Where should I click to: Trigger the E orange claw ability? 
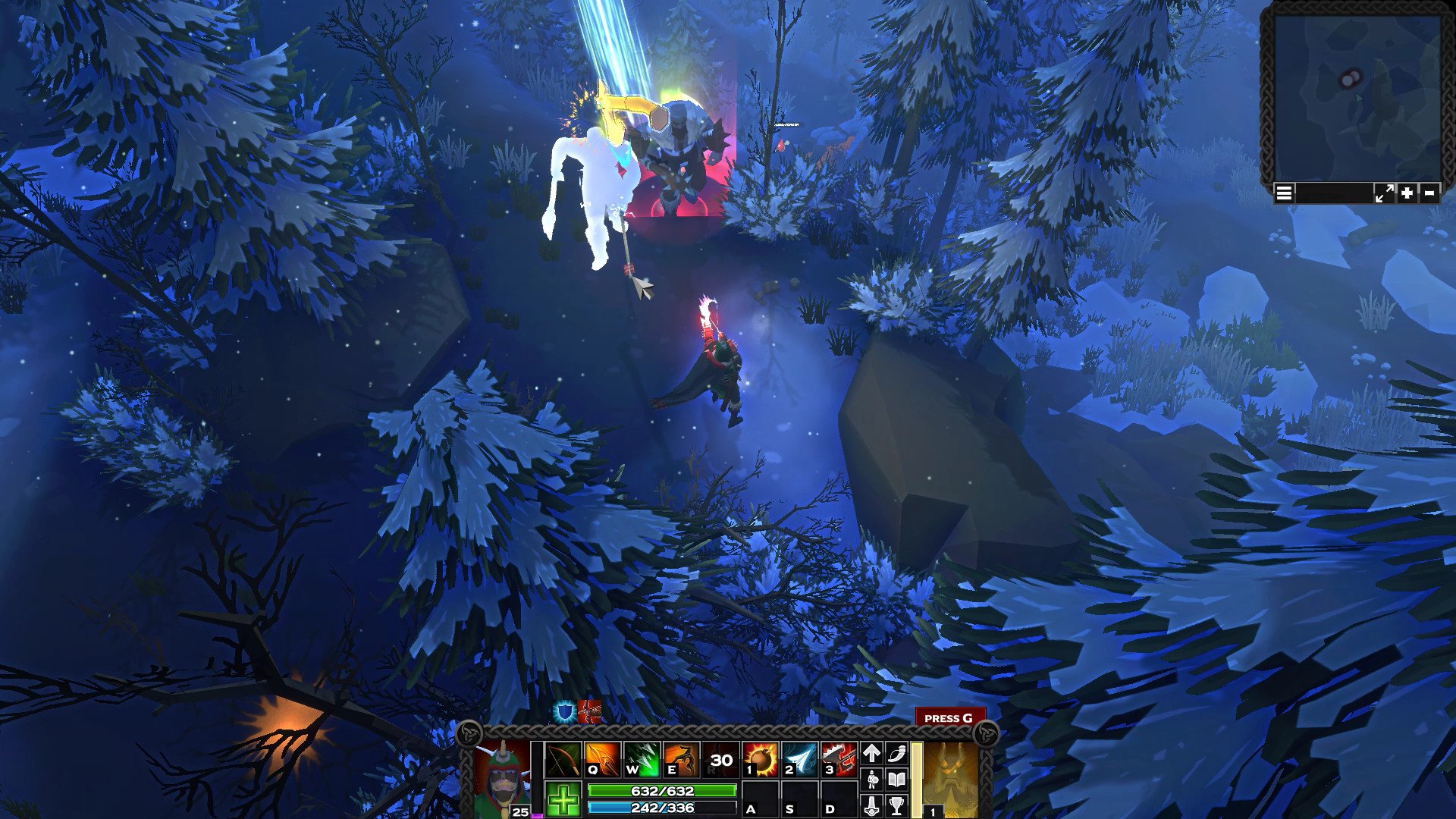coord(681,759)
